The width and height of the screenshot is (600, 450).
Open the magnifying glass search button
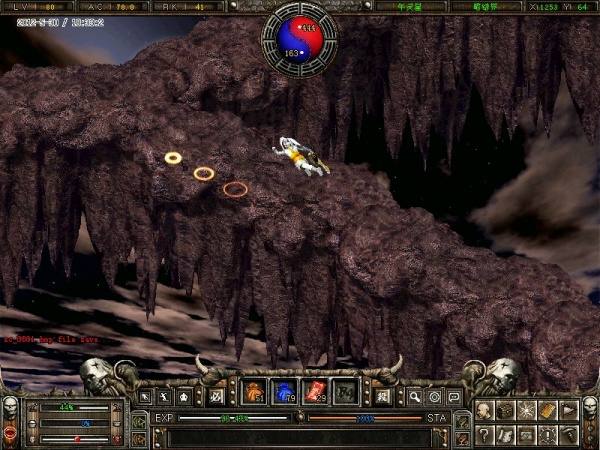414,397
